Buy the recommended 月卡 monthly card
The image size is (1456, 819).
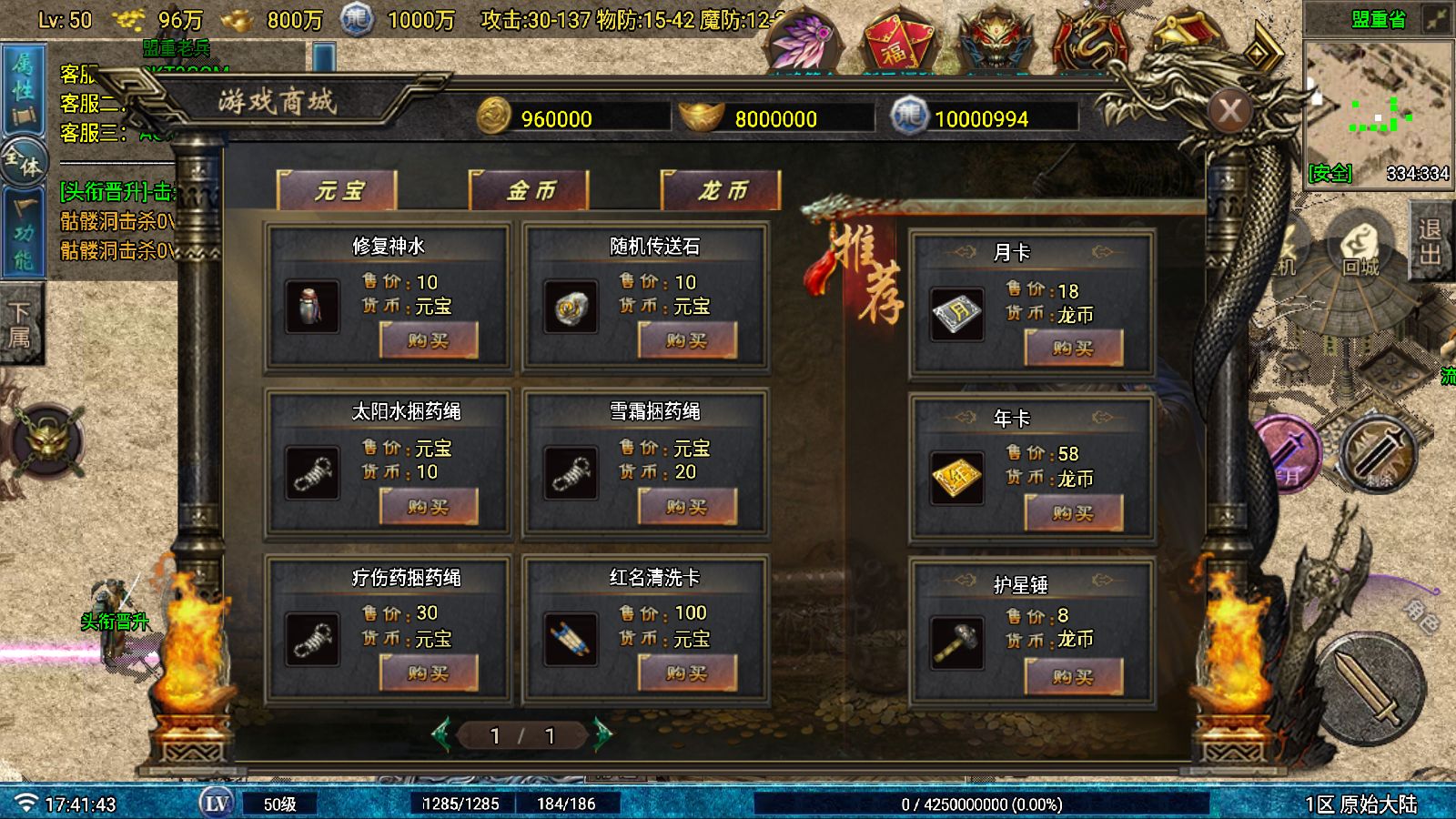pos(1074,348)
